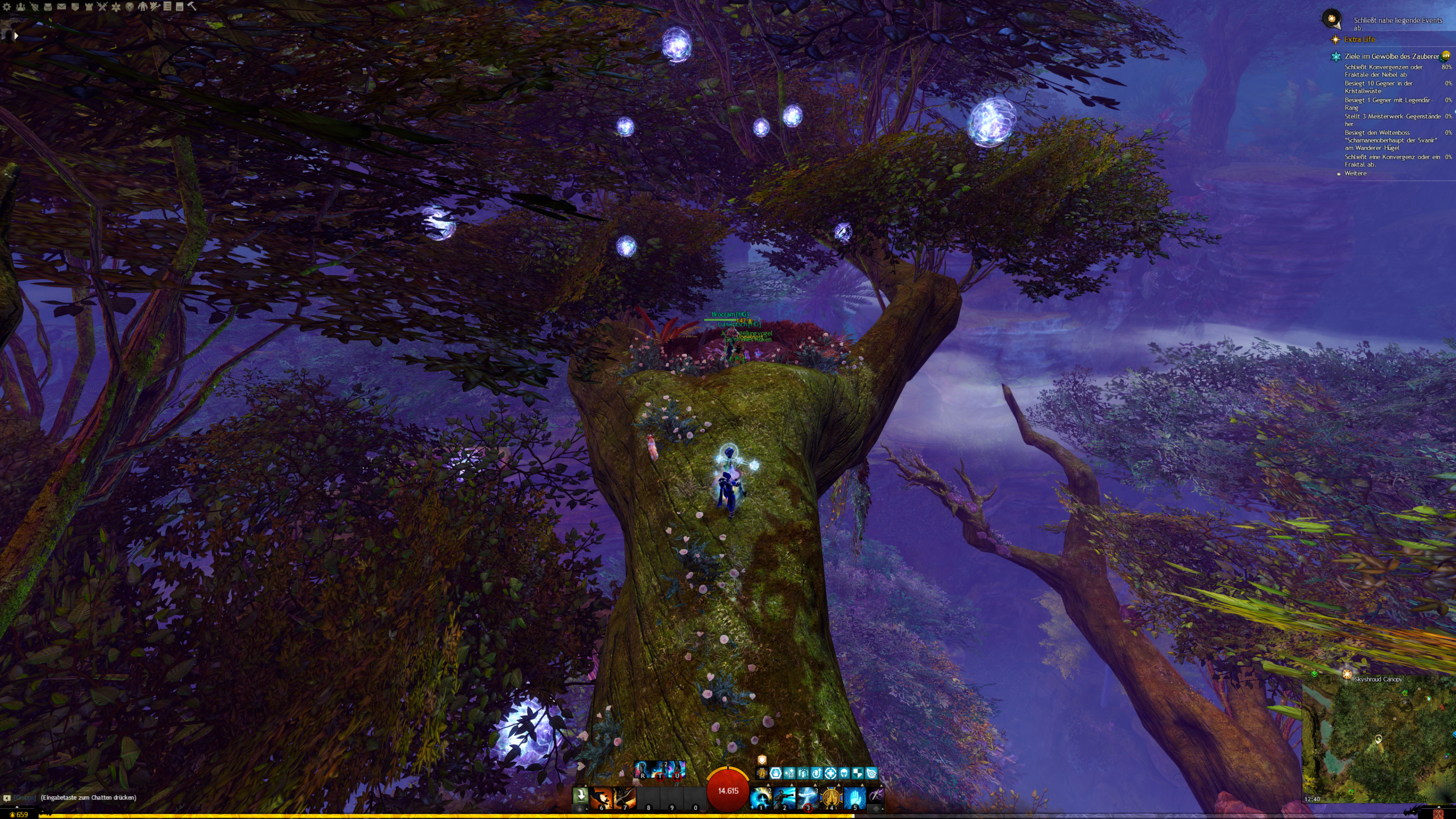Activate weapon skill 2 with the punching figure
This screenshot has height=819, width=1456.
point(784,798)
